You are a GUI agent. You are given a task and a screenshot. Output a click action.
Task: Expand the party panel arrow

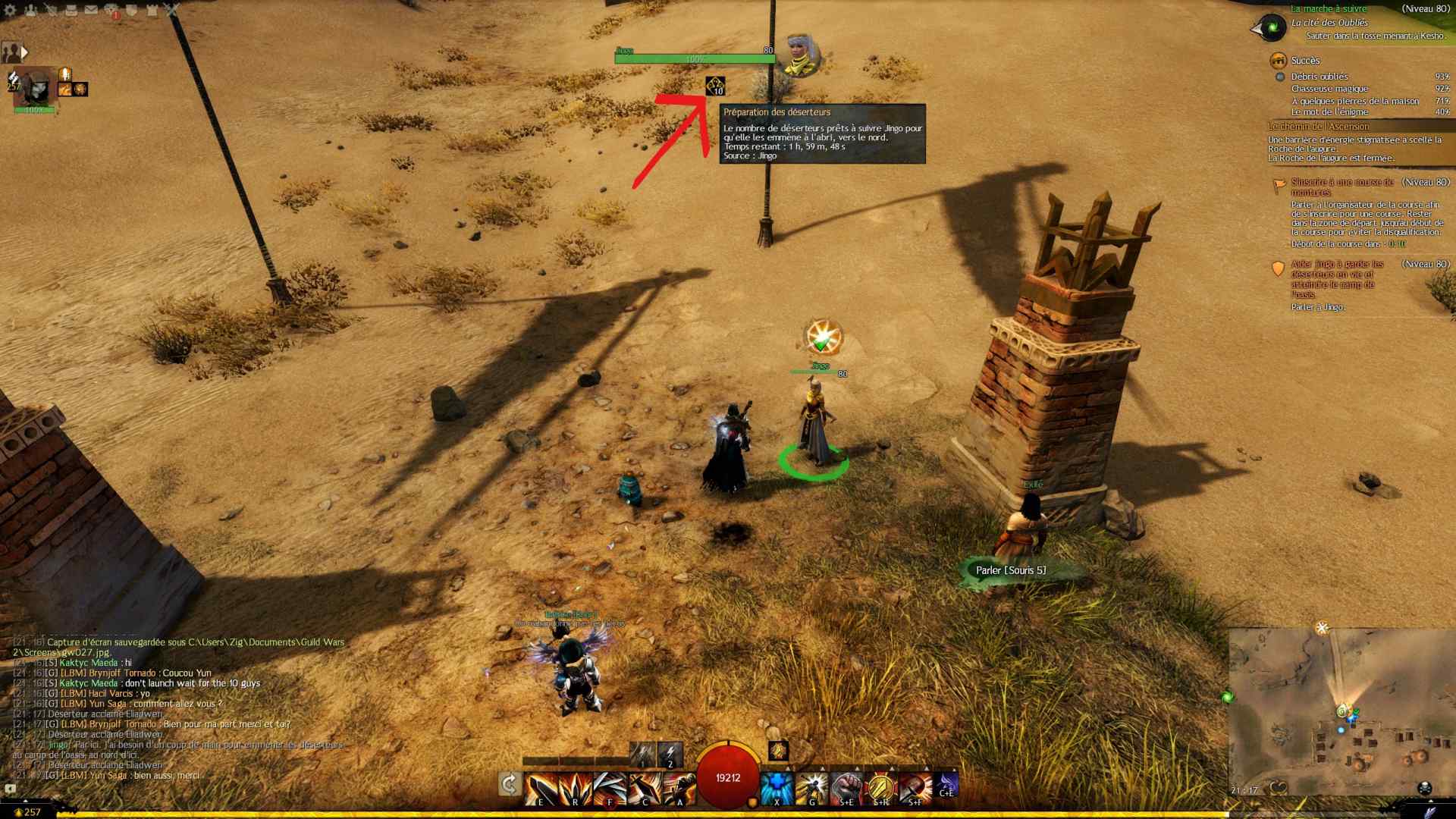(24, 52)
